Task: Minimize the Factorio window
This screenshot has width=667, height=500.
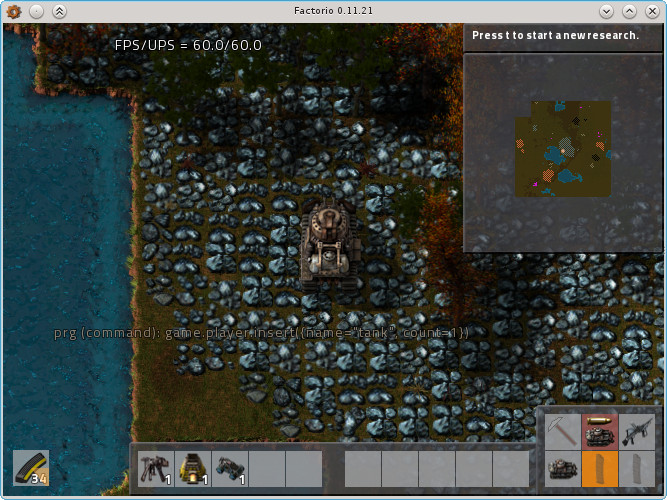Action: [606, 11]
